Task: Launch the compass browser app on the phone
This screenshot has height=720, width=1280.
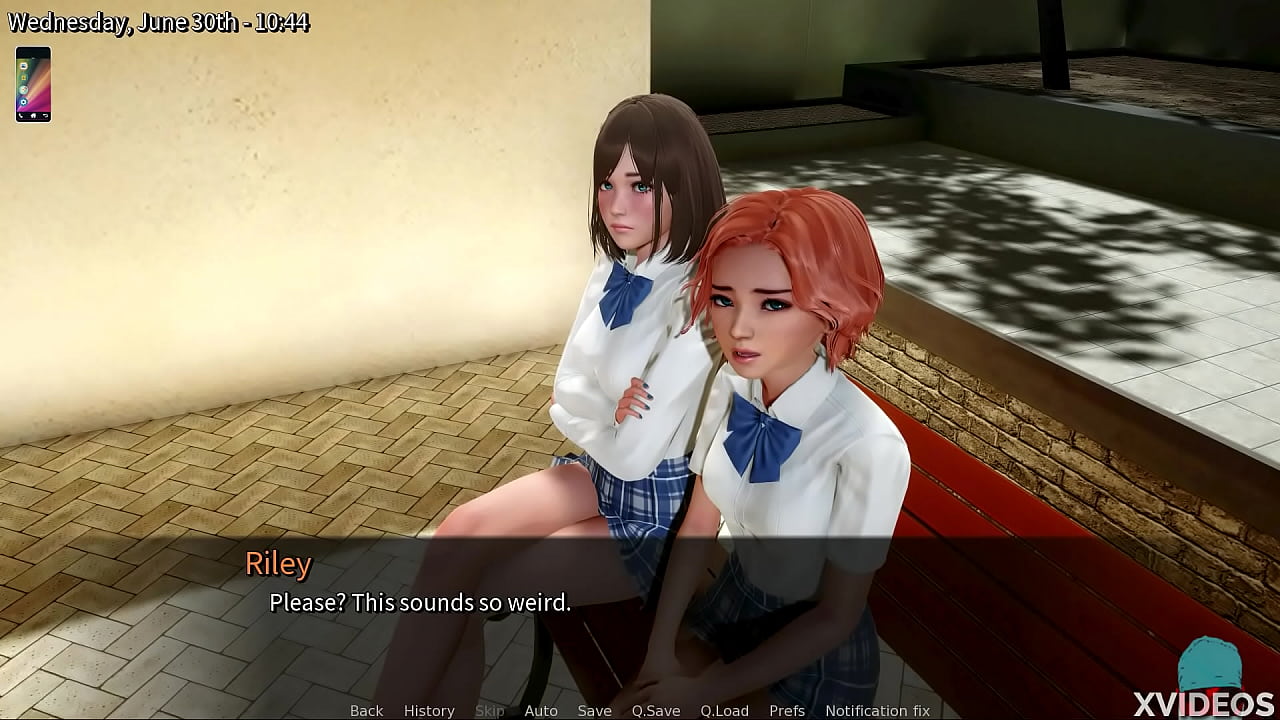Action: 24,89
